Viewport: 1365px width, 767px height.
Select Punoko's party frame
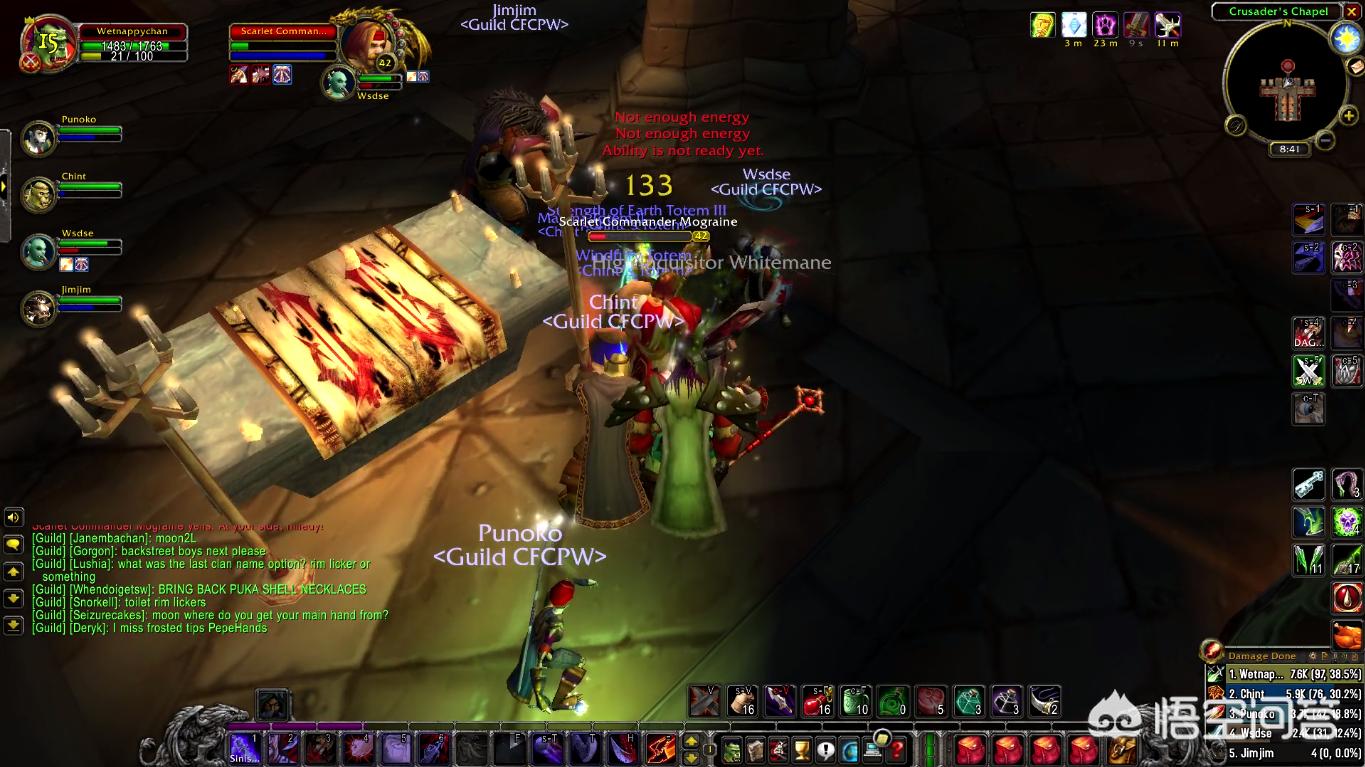pyautogui.click(x=40, y=138)
